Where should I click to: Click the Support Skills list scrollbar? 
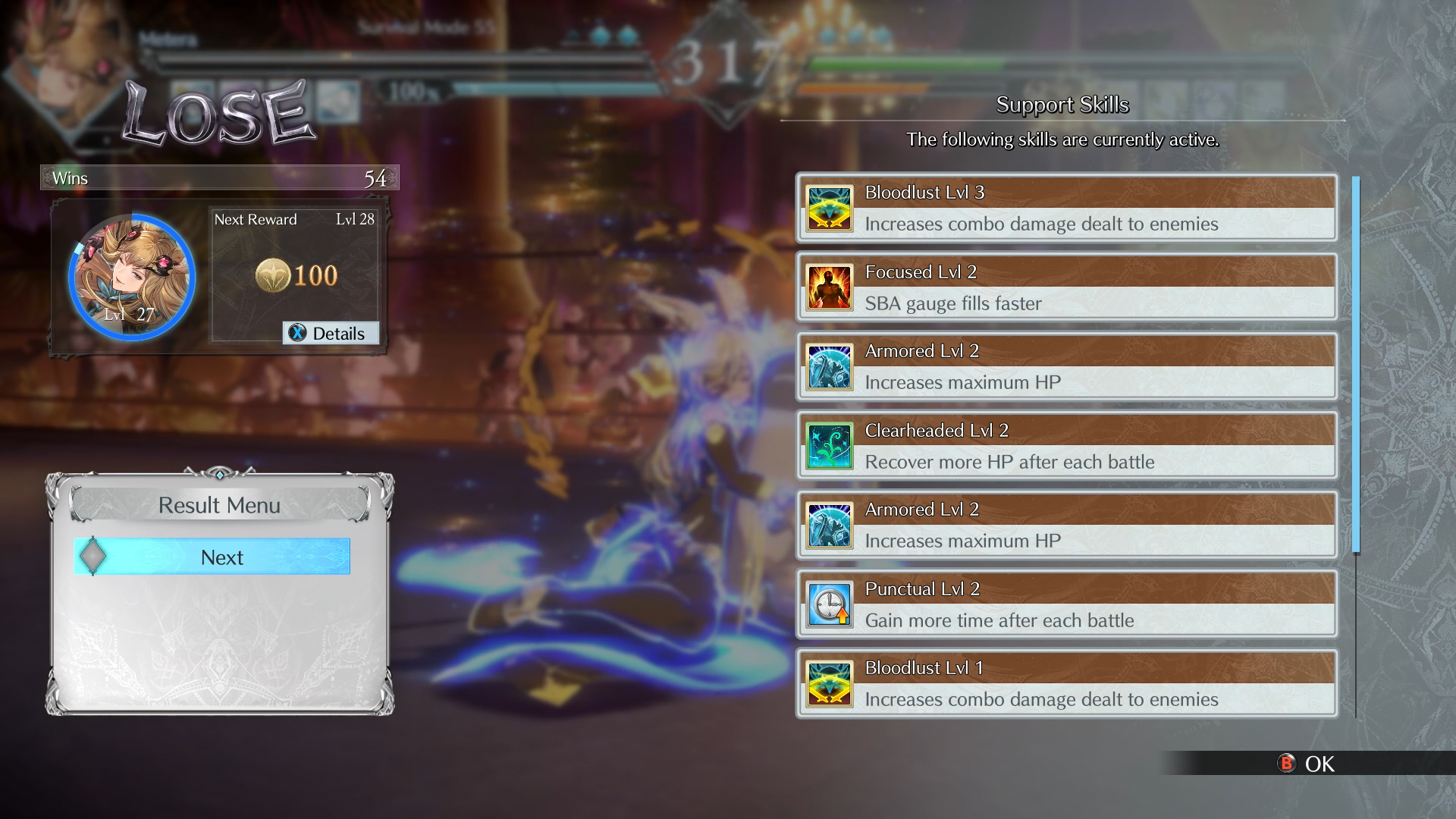coord(1355,364)
